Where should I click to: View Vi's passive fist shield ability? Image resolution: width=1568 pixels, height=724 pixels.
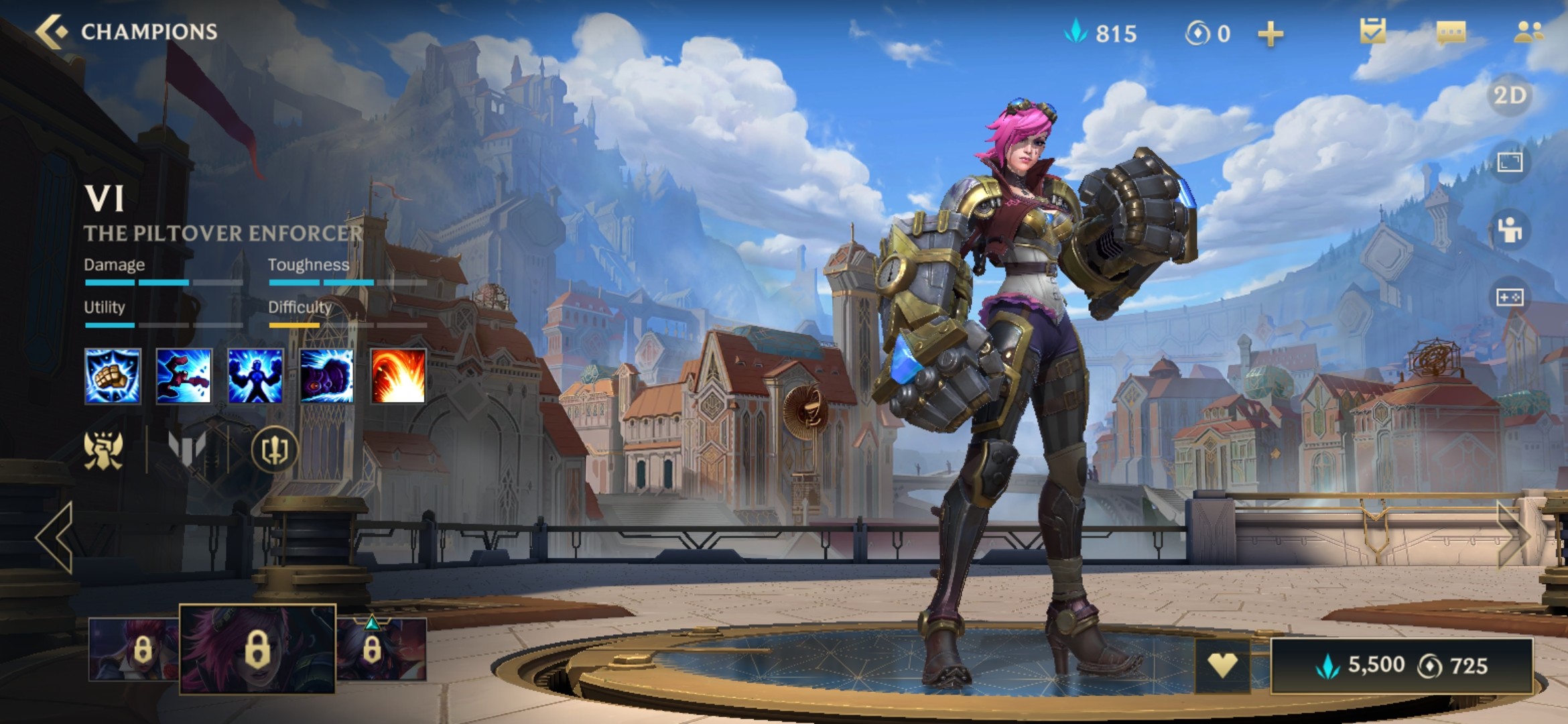113,376
